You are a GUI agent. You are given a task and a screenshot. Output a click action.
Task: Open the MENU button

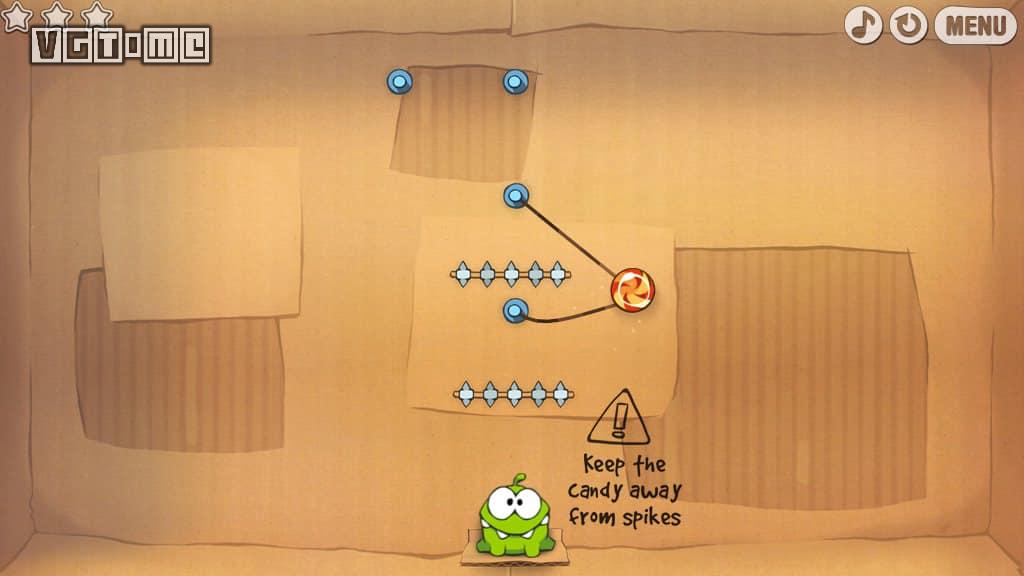tap(975, 25)
